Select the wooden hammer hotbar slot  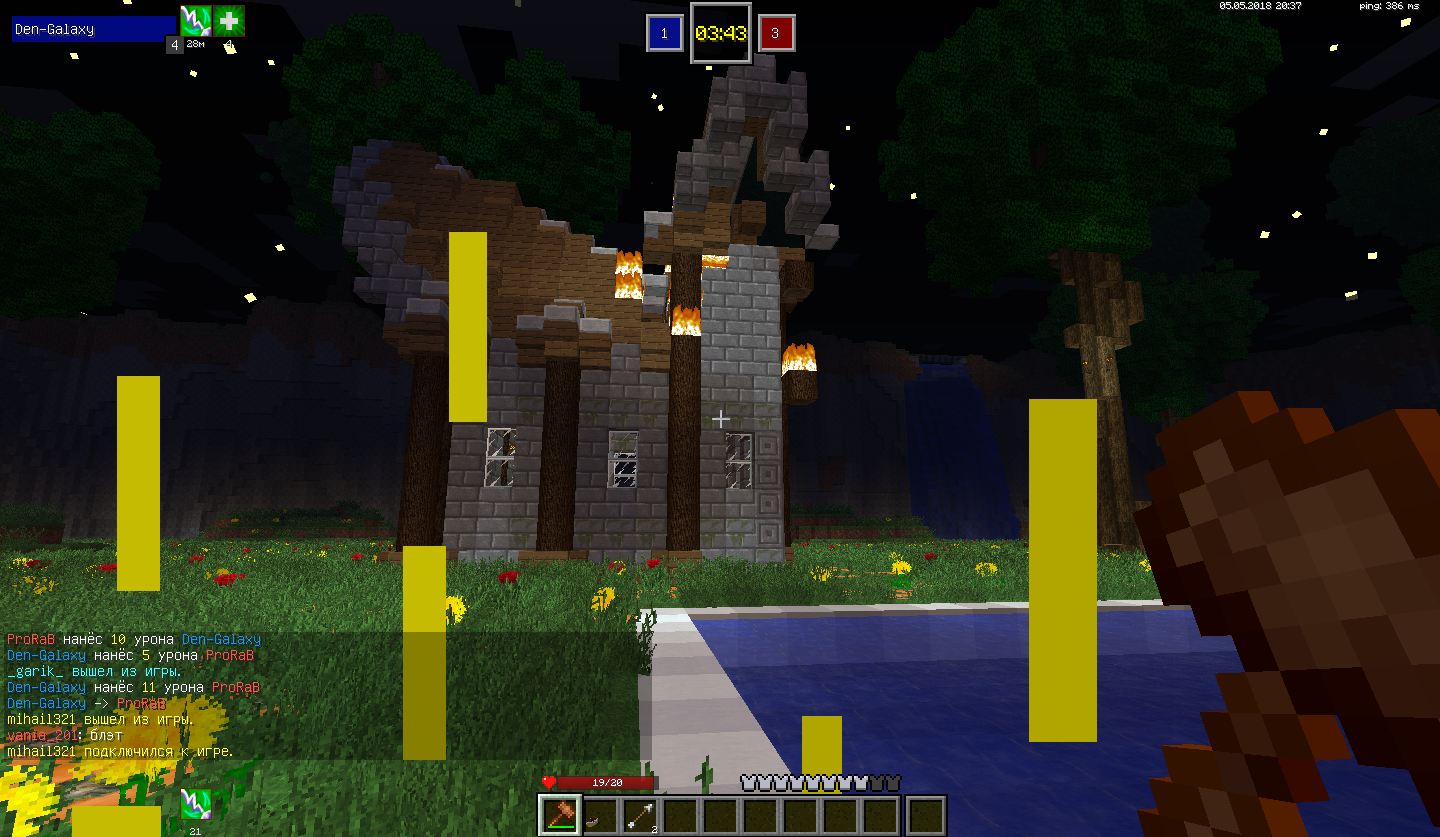click(x=560, y=815)
